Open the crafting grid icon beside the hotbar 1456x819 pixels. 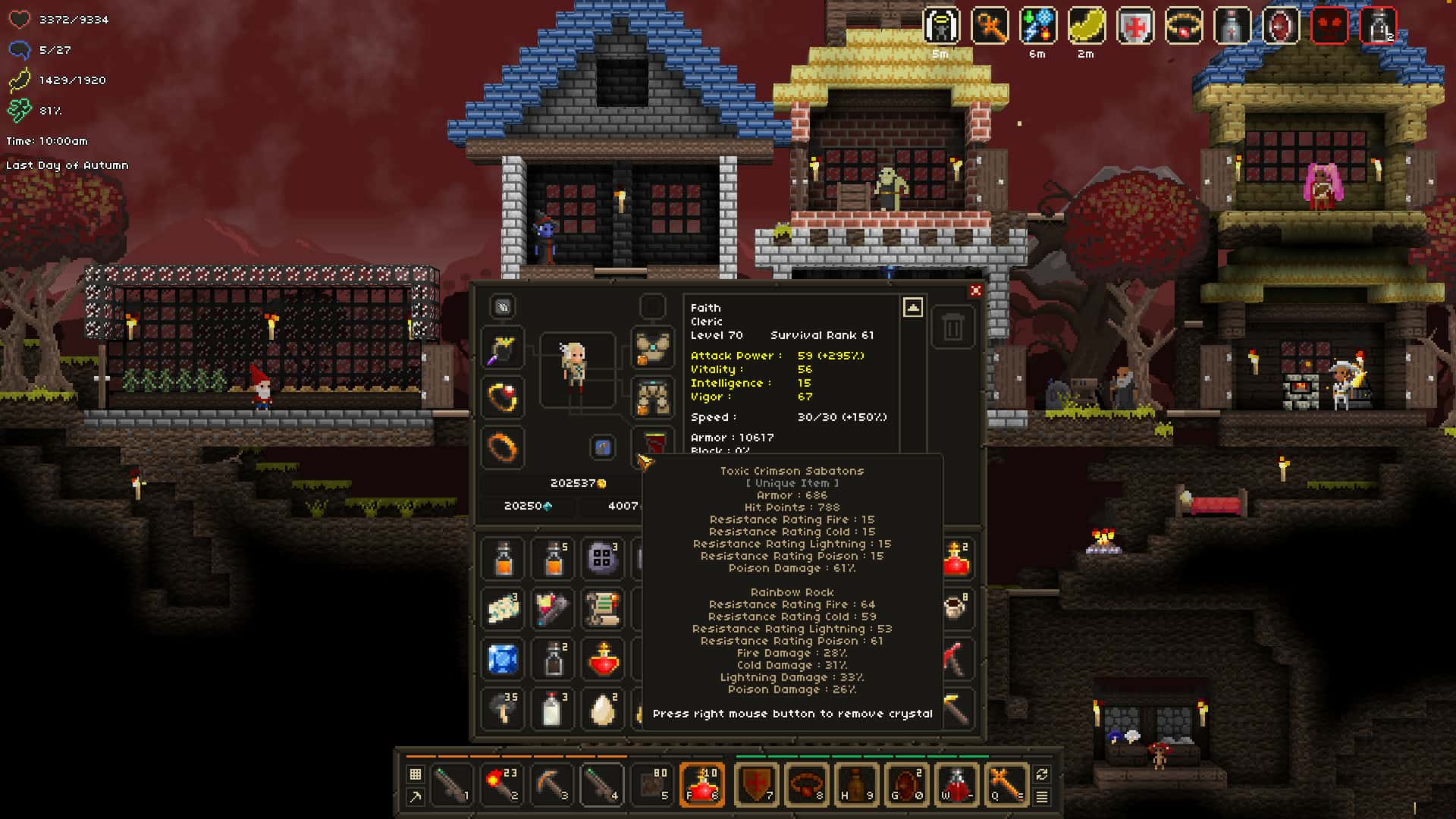(416, 772)
